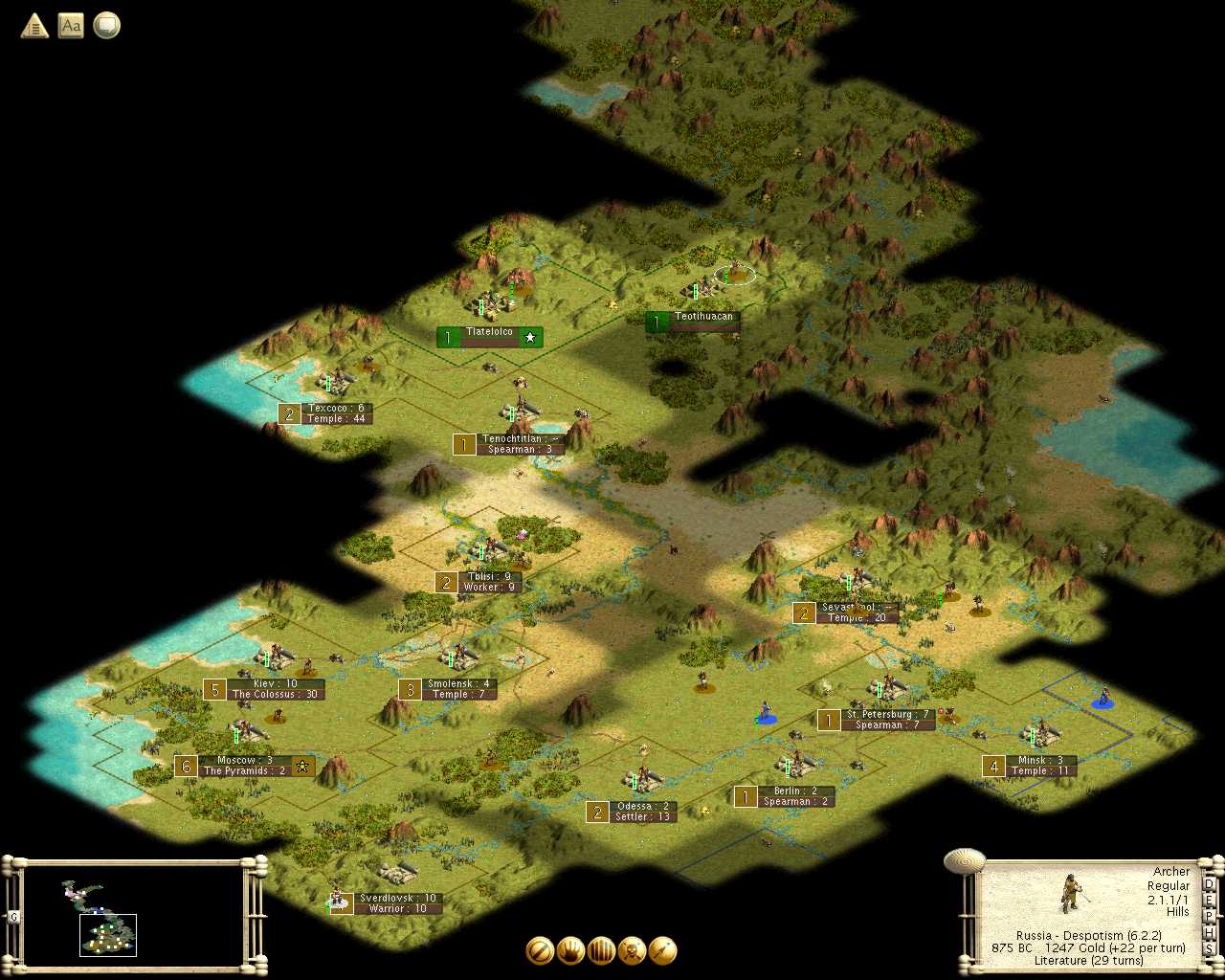Screen dimensions: 1225x980
Task: Click the "E" button on the info box
Action: (1209, 901)
